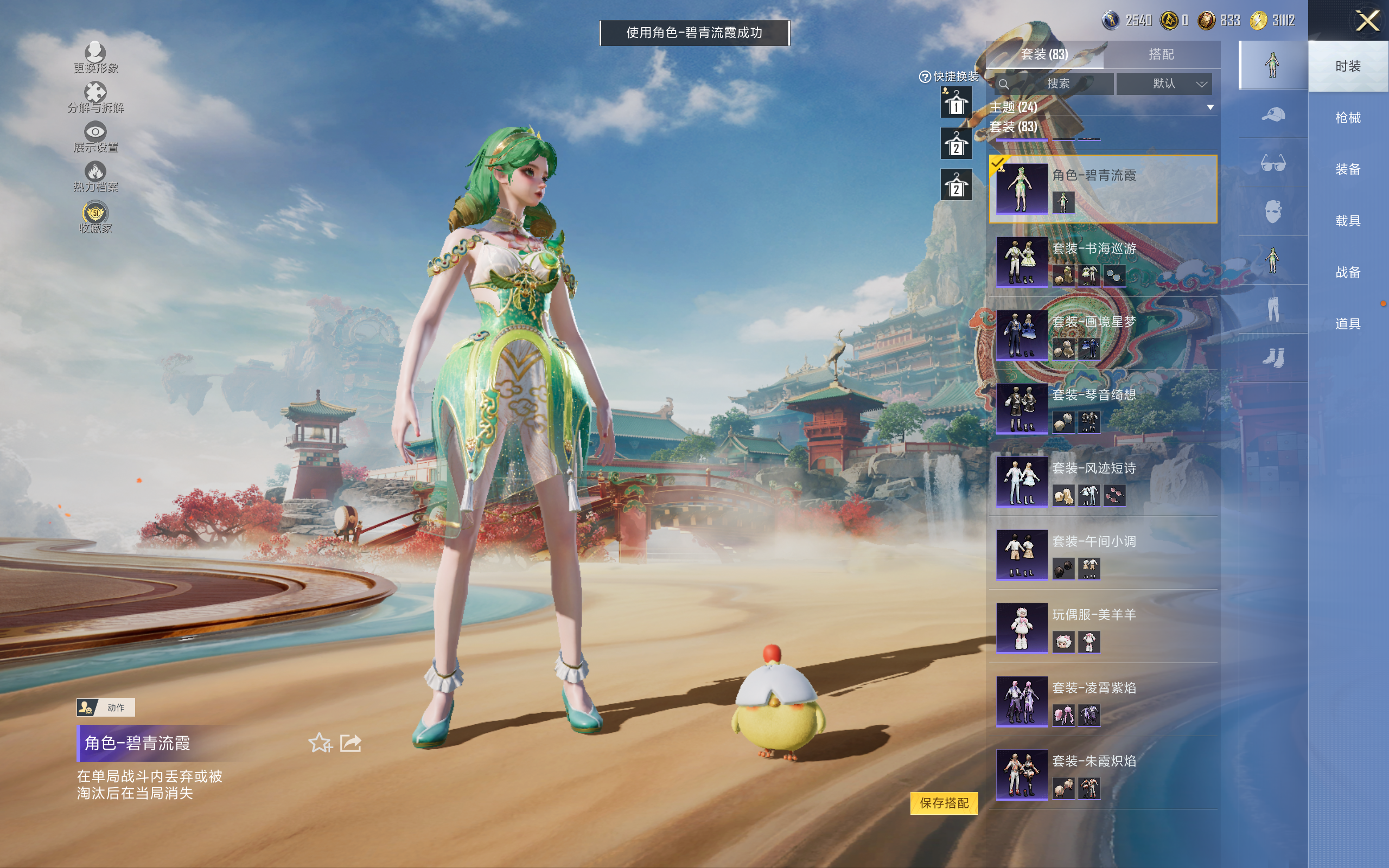The image size is (1389, 868).
Task: Open 收藏家 collector page
Action: [x=95, y=217]
